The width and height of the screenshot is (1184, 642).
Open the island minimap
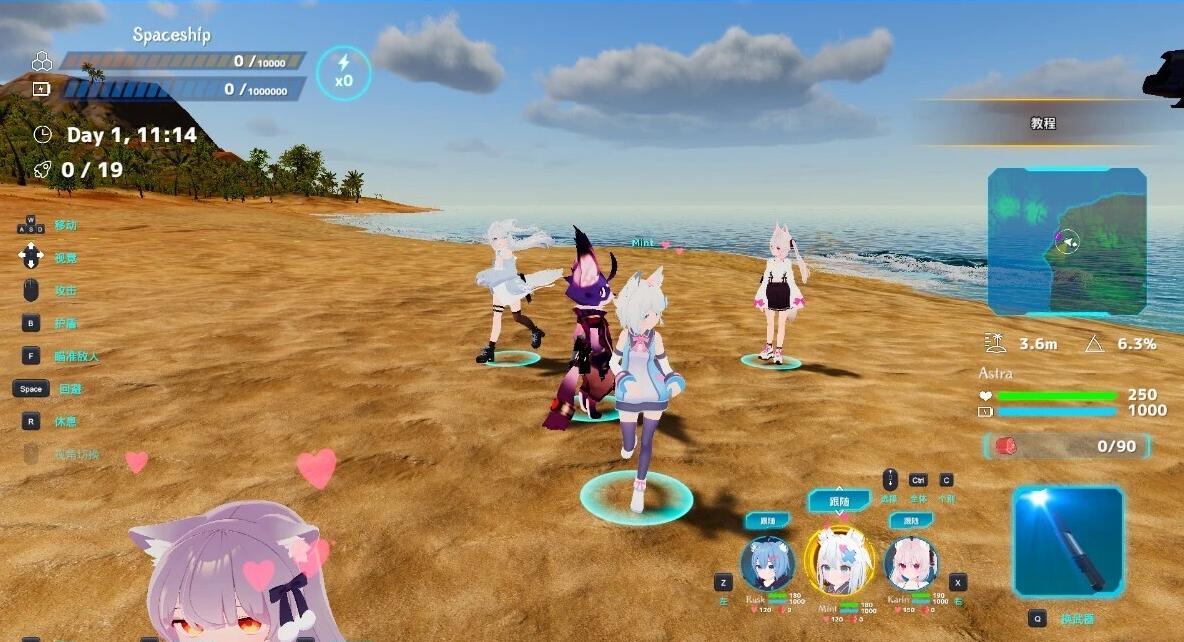[1067, 241]
